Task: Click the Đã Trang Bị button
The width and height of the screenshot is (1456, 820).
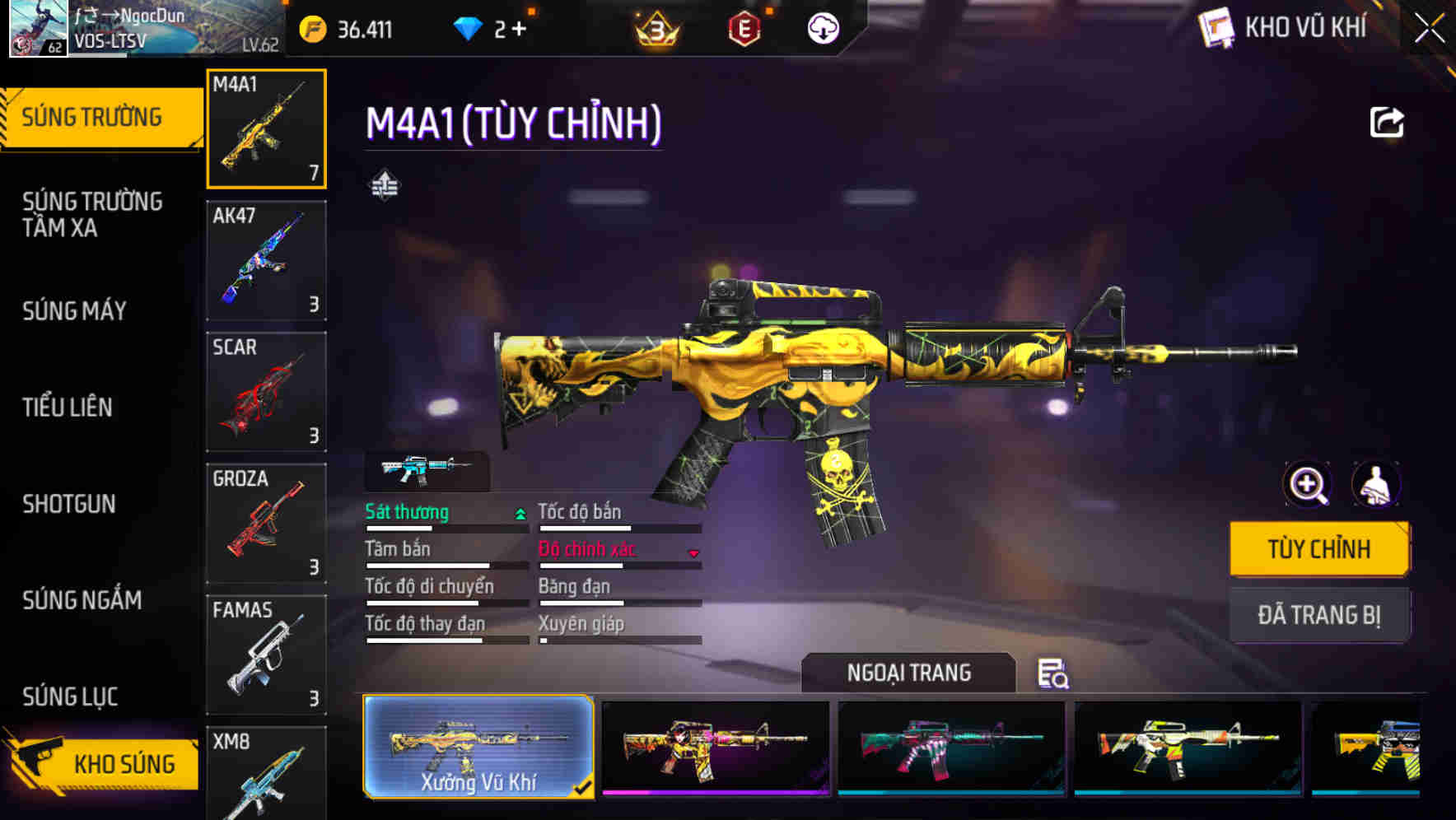Action: pos(1319,614)
